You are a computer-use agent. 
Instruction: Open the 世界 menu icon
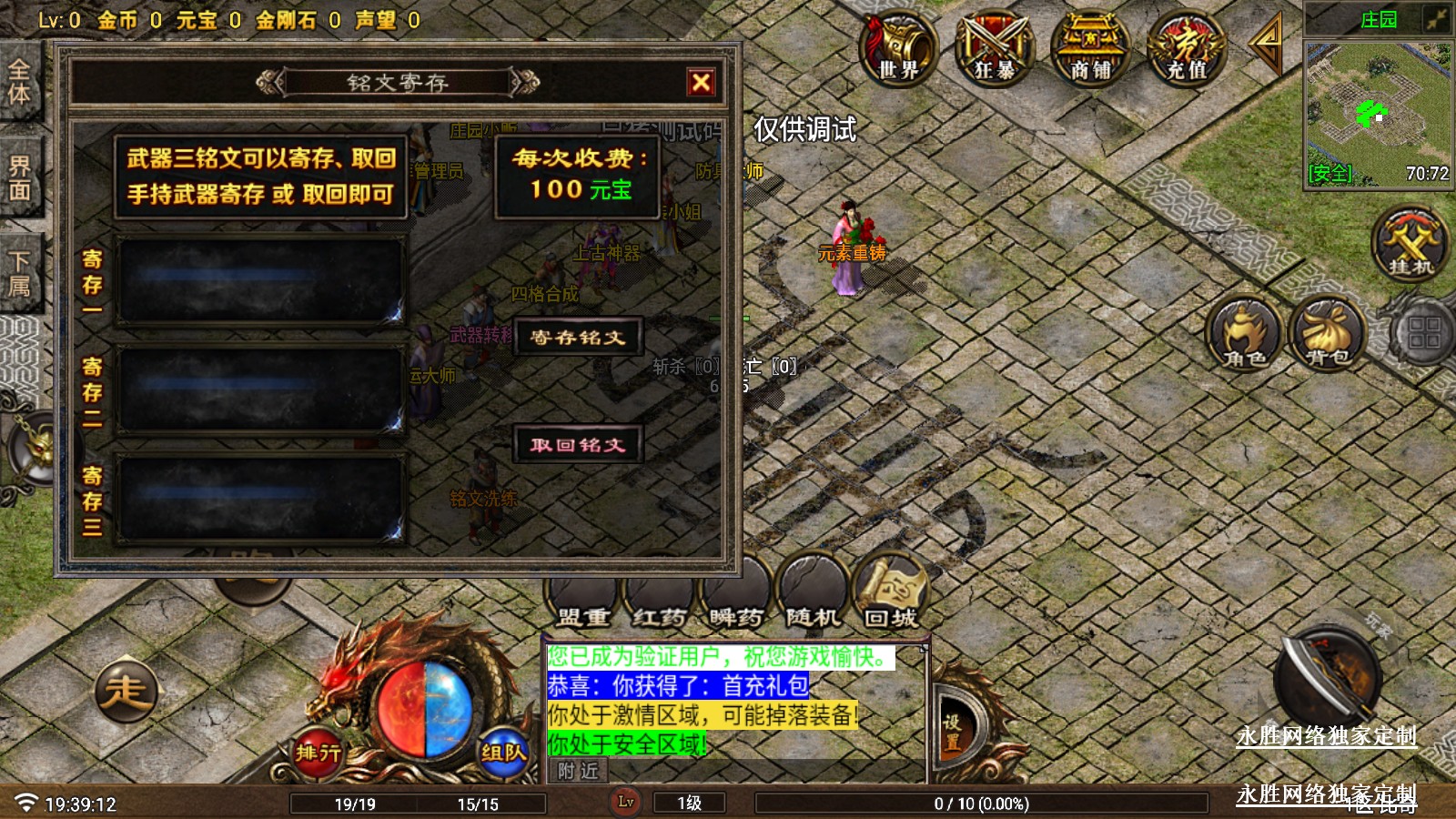pyautogui.click(x=898, y=49)
